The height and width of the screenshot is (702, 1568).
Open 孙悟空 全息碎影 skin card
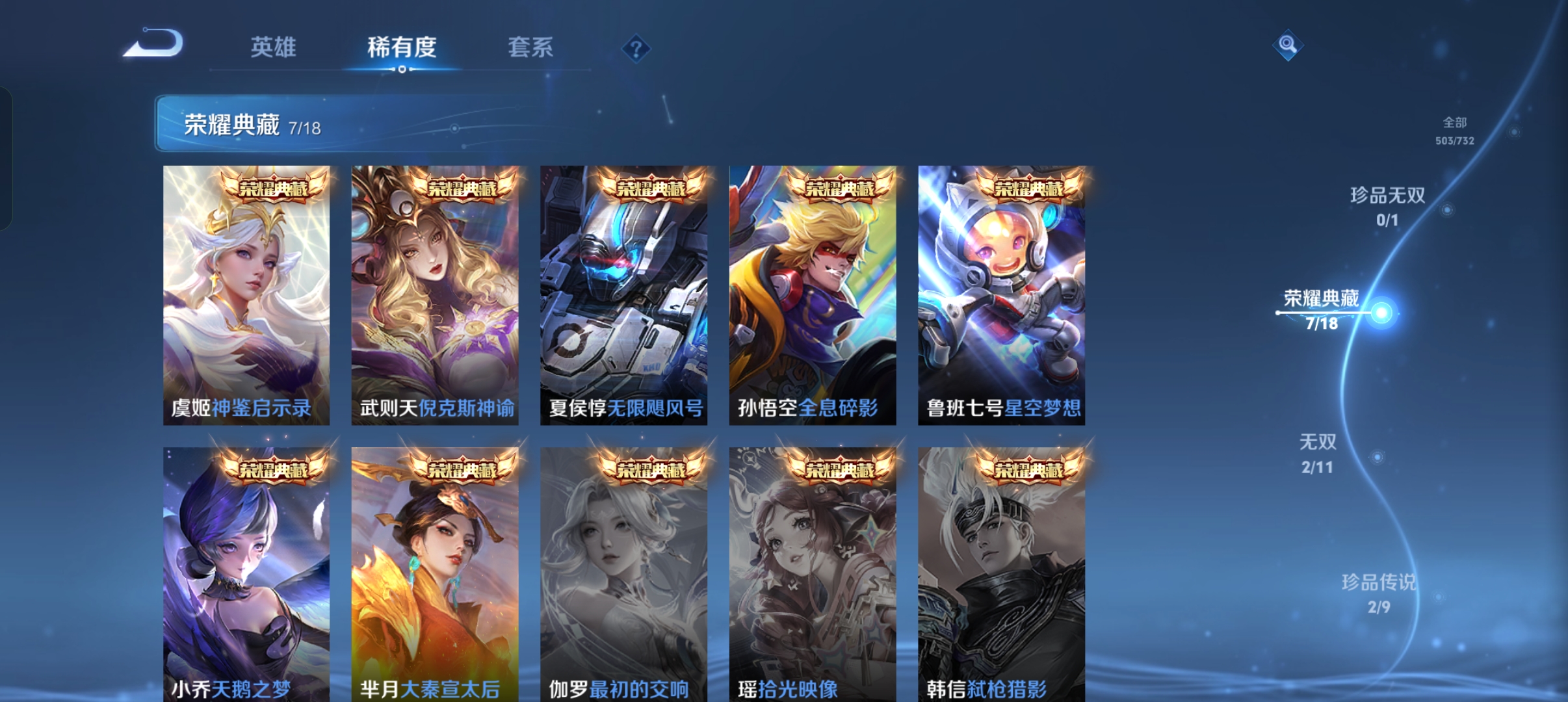[x=811, y=292]
